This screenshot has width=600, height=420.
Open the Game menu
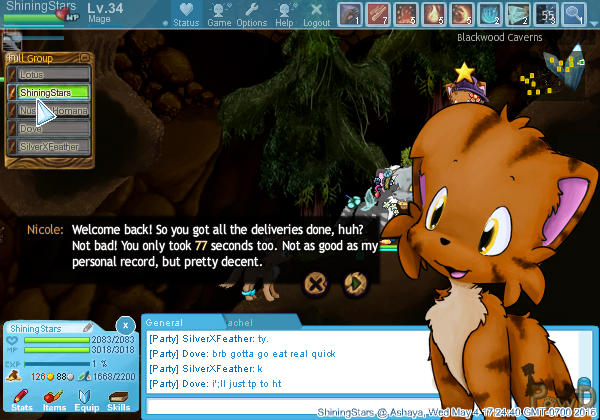(219, 14)
